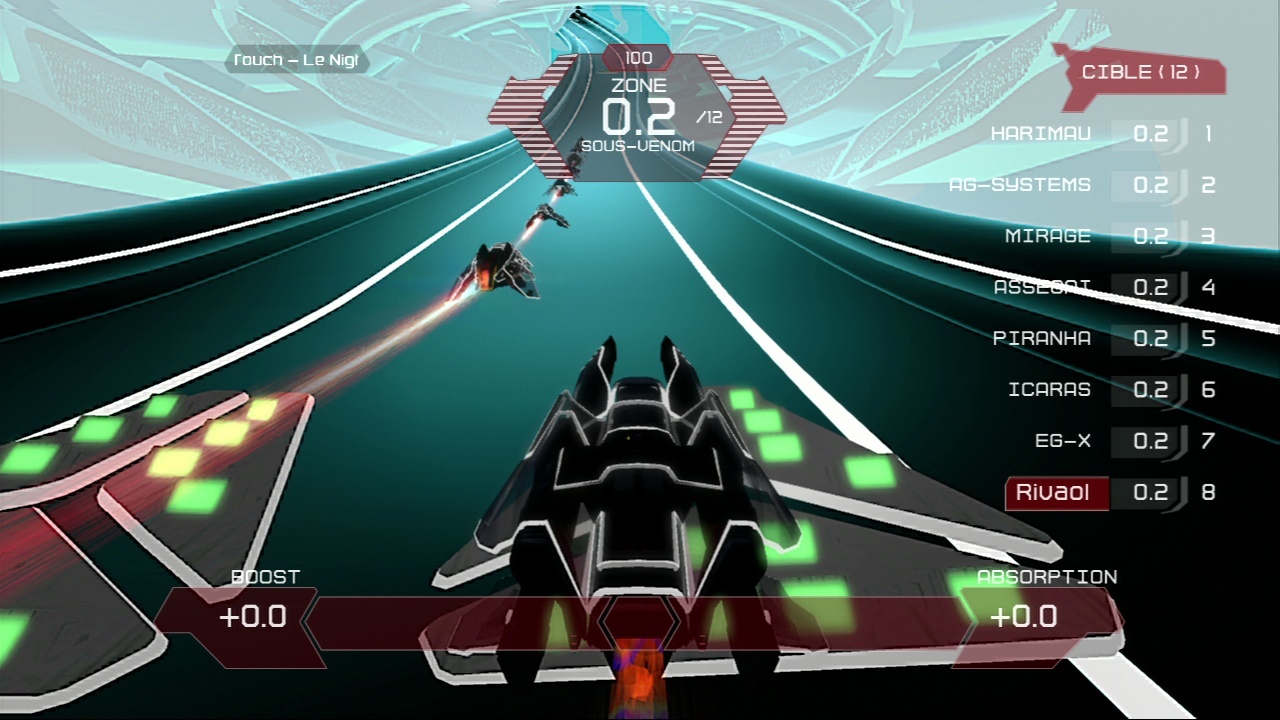Click the CIBLE target header

coord(1140,73)
